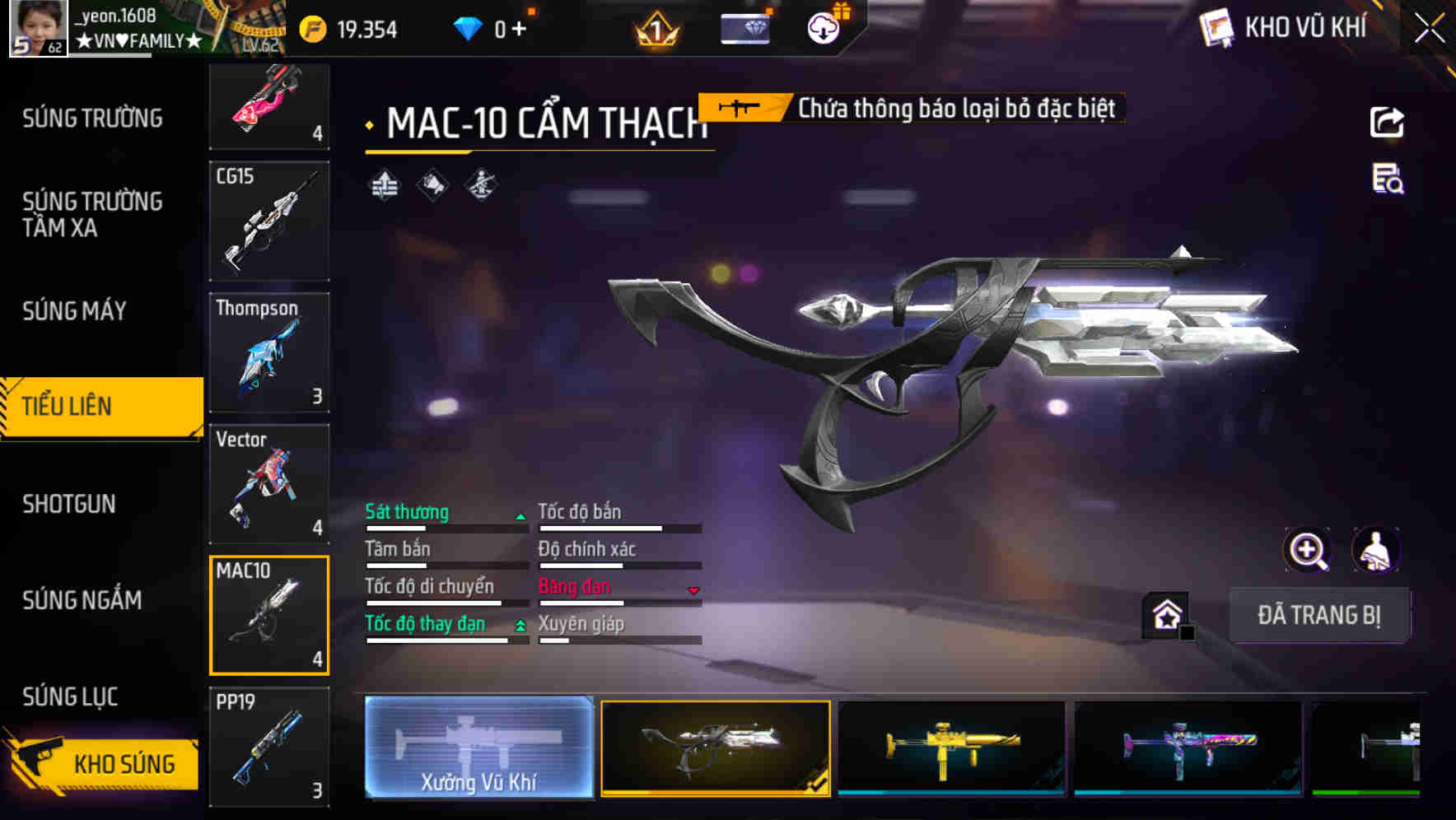This screenshot has width=1456, height=820.
Task: Switch to Súng Trường category
Action: [92, 119]
